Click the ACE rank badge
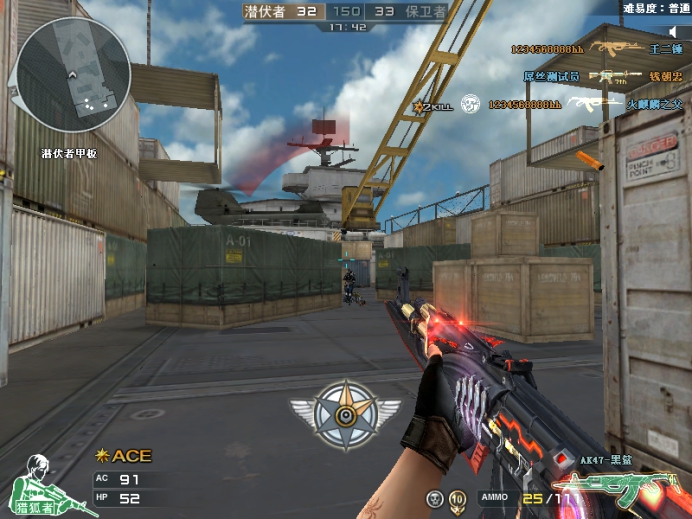Viewport: 692px width, 519px height. (x=123, y=456)
